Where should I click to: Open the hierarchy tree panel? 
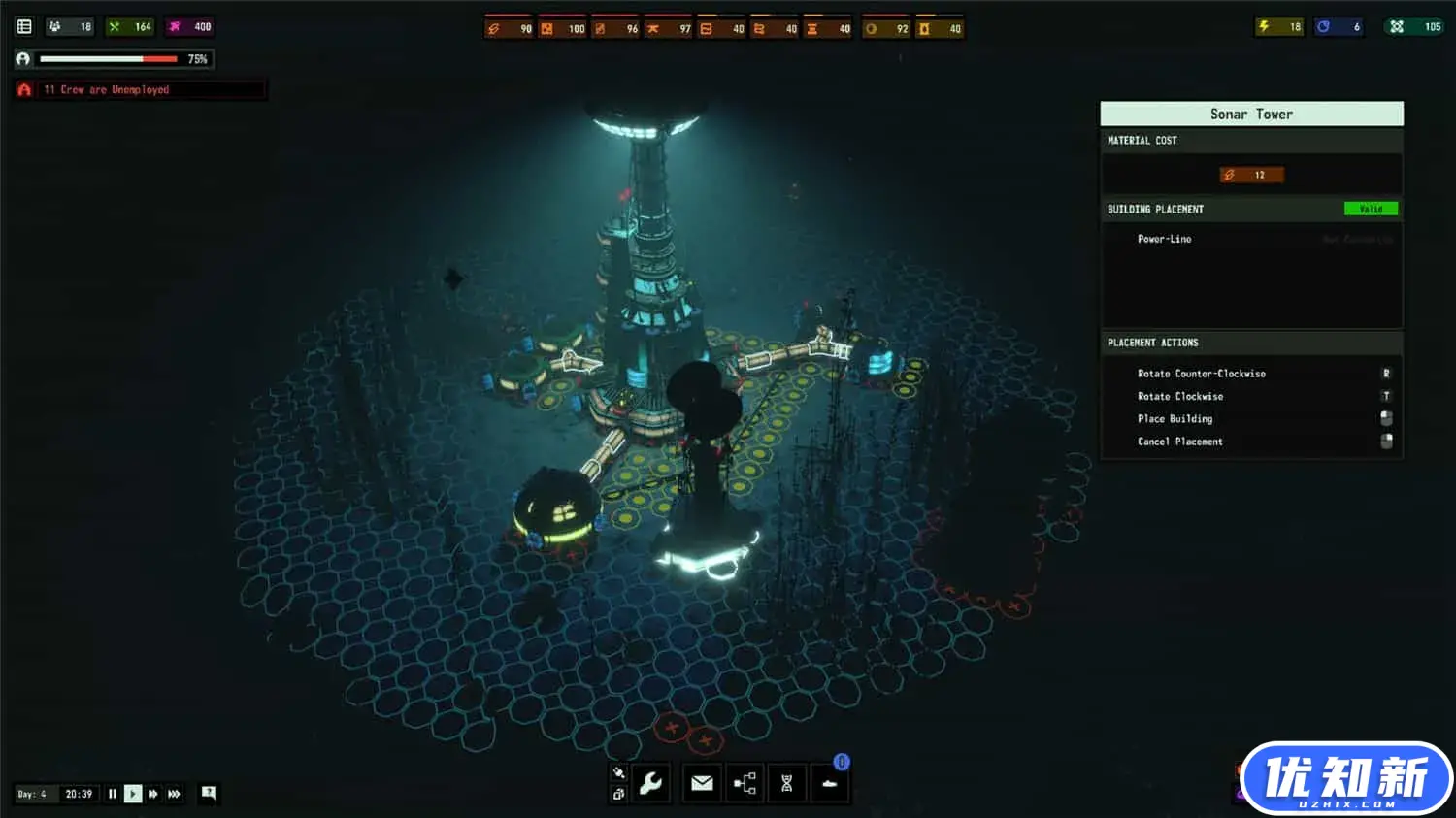point(745,783)
